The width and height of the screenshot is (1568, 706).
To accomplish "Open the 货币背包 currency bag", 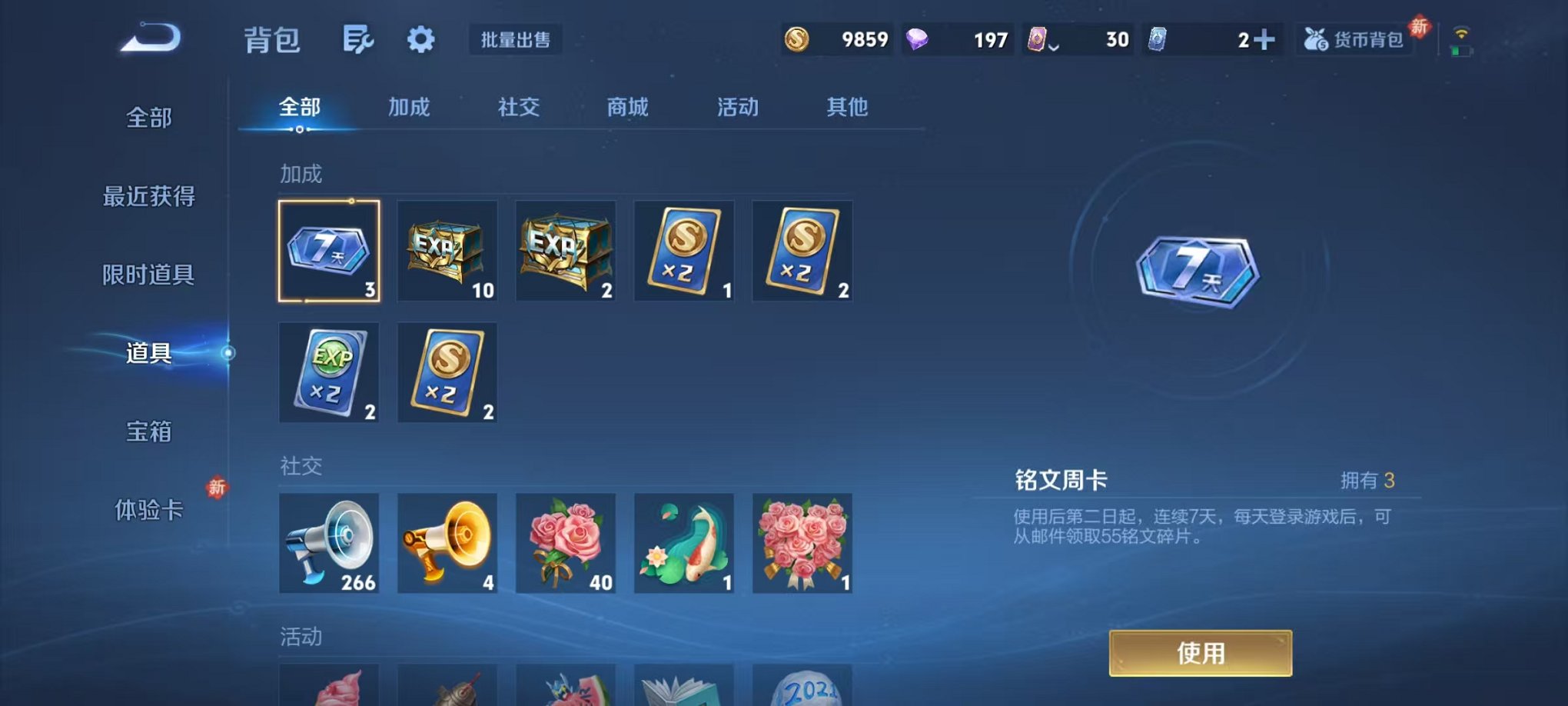I will (x=1355, y=38).
